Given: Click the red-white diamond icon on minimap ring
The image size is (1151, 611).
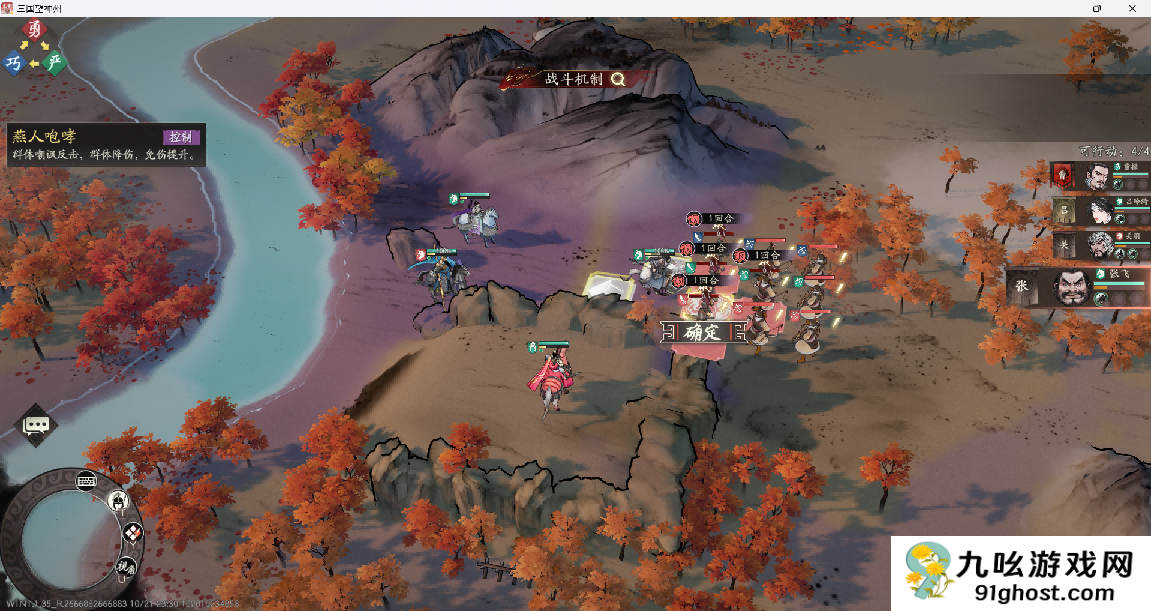Looking at the screenshot, I should (133, 534).
